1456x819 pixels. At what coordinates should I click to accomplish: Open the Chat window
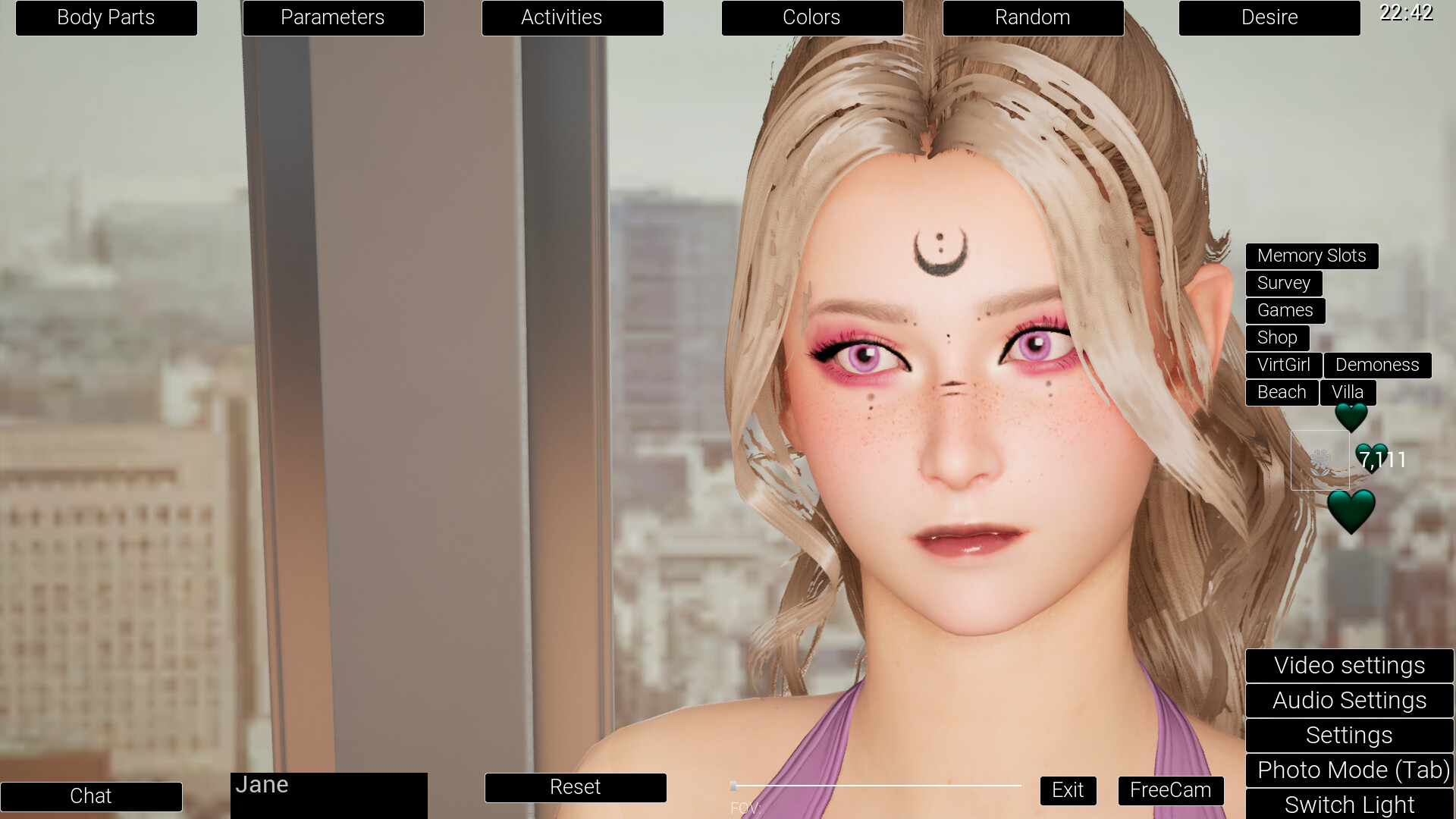(x=91, y=796)
